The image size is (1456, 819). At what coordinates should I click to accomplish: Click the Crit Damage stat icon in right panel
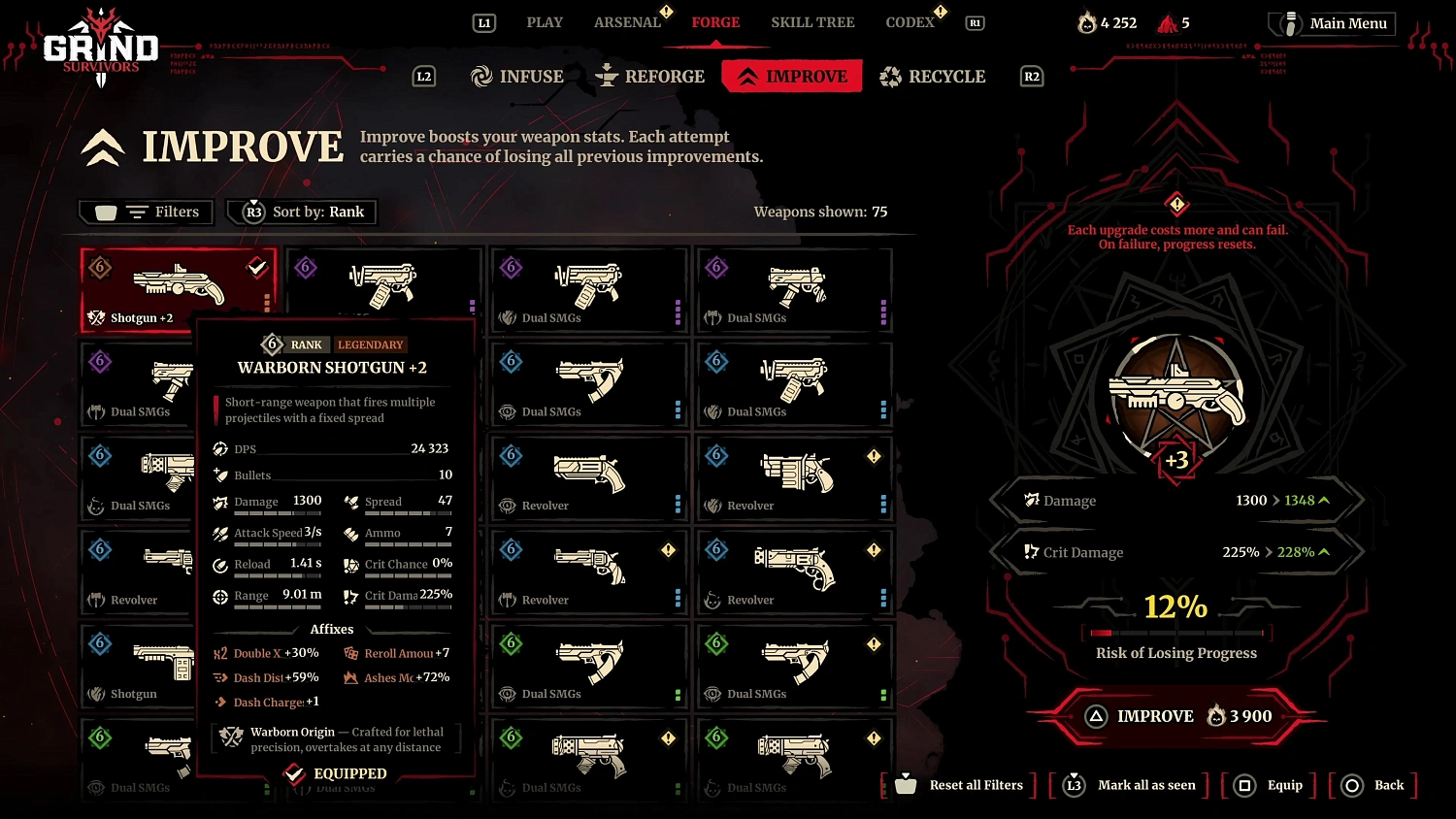click(1031, 551)
